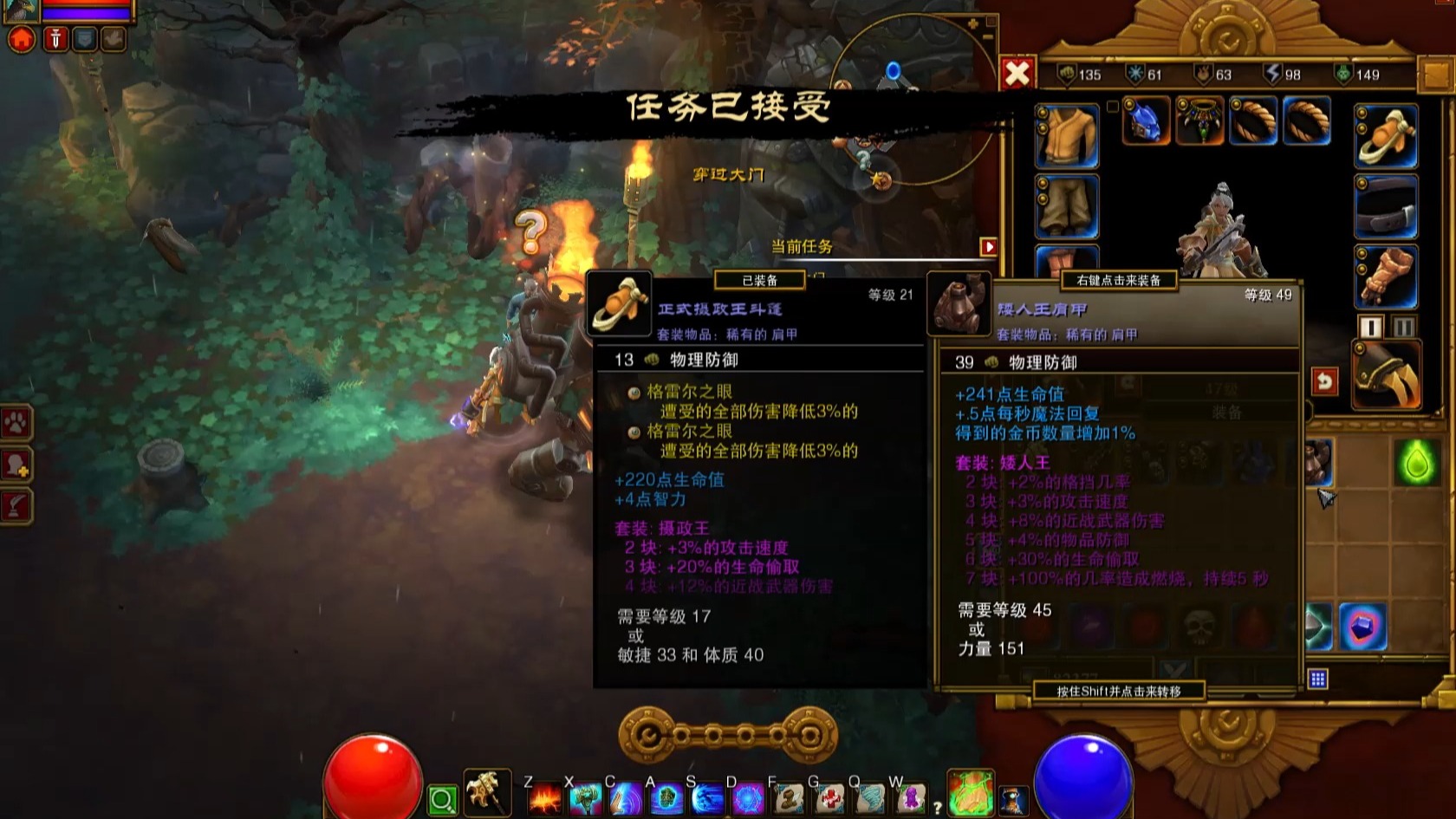1456x819 pixels.
Task: Select the equipped orange shirt slot
Action: (x=1066, y=136)
